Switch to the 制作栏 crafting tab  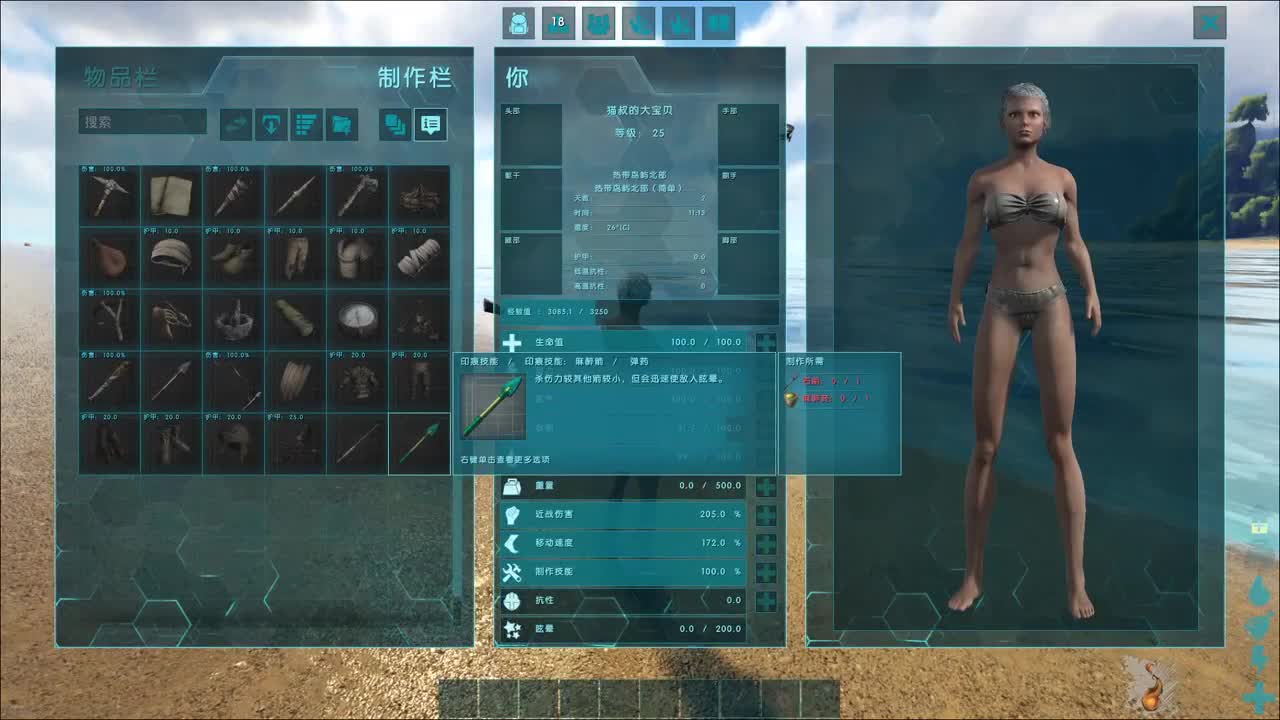click(417, 78)
